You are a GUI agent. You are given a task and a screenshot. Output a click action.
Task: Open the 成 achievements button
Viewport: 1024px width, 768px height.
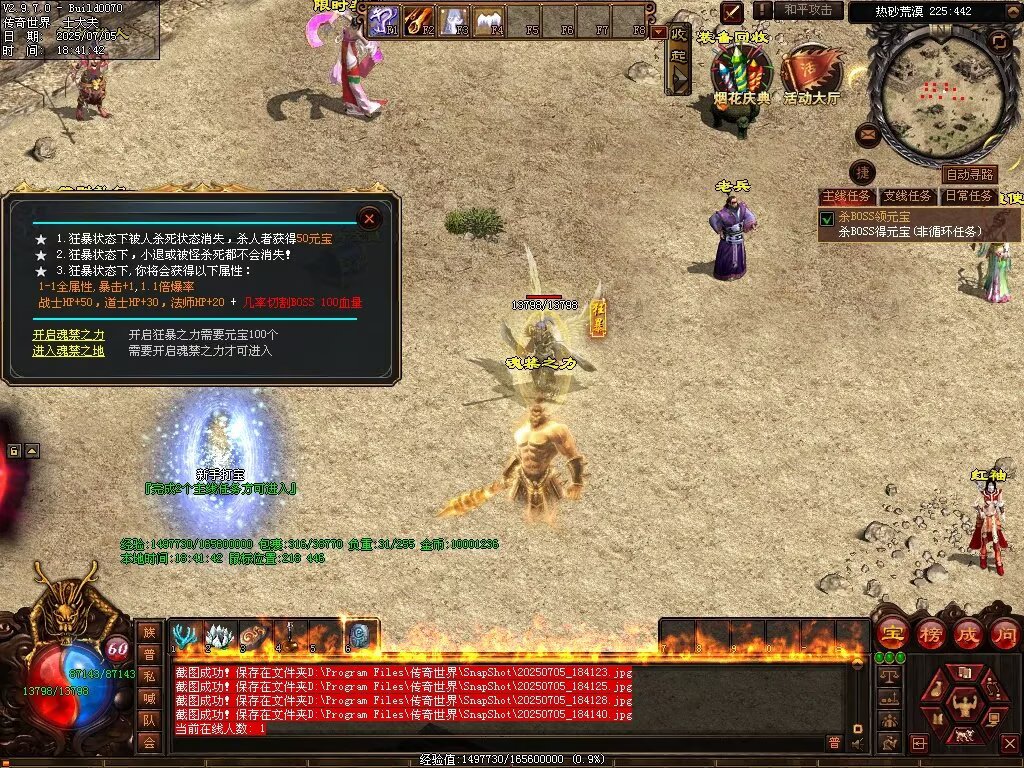(x=966, y=634)
